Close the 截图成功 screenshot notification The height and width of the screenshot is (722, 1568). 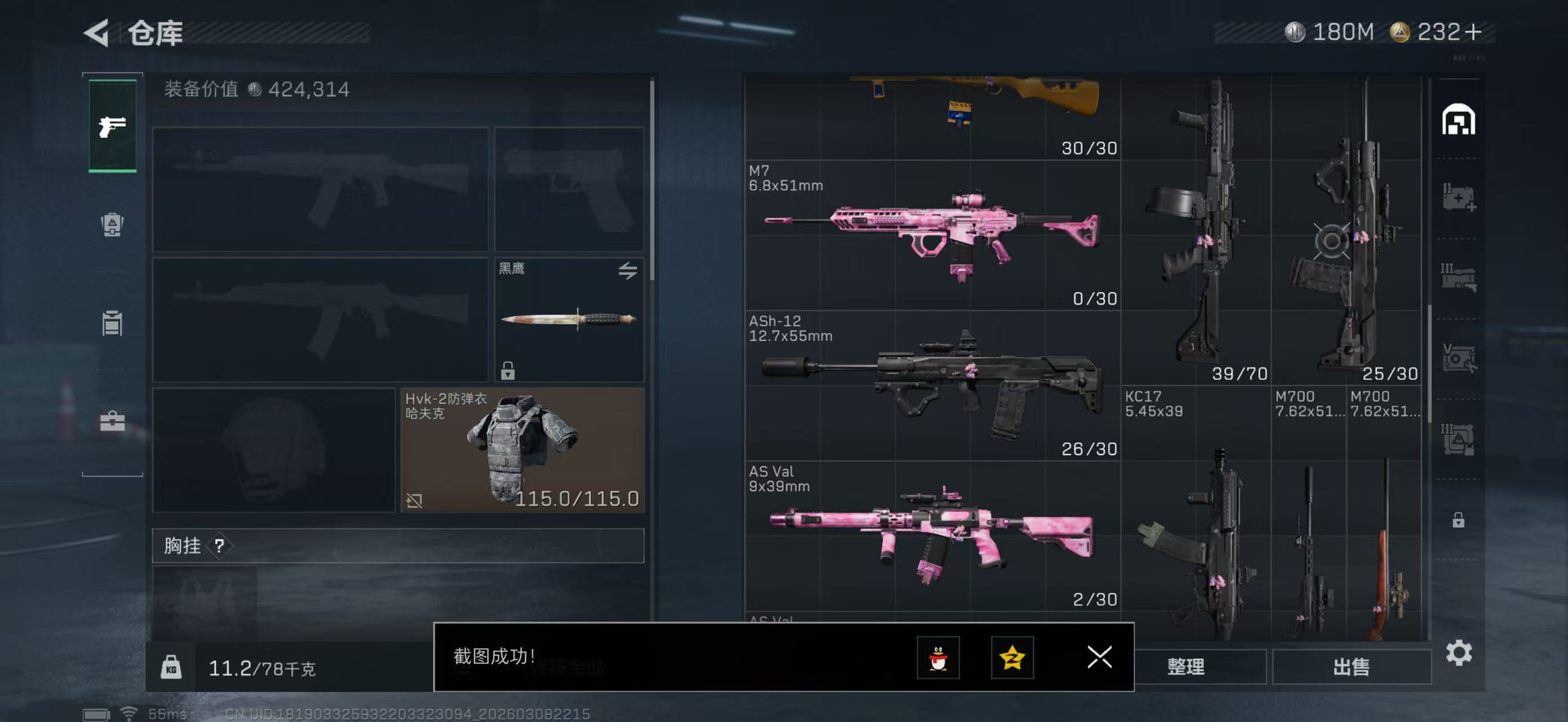pos(1099,657)
